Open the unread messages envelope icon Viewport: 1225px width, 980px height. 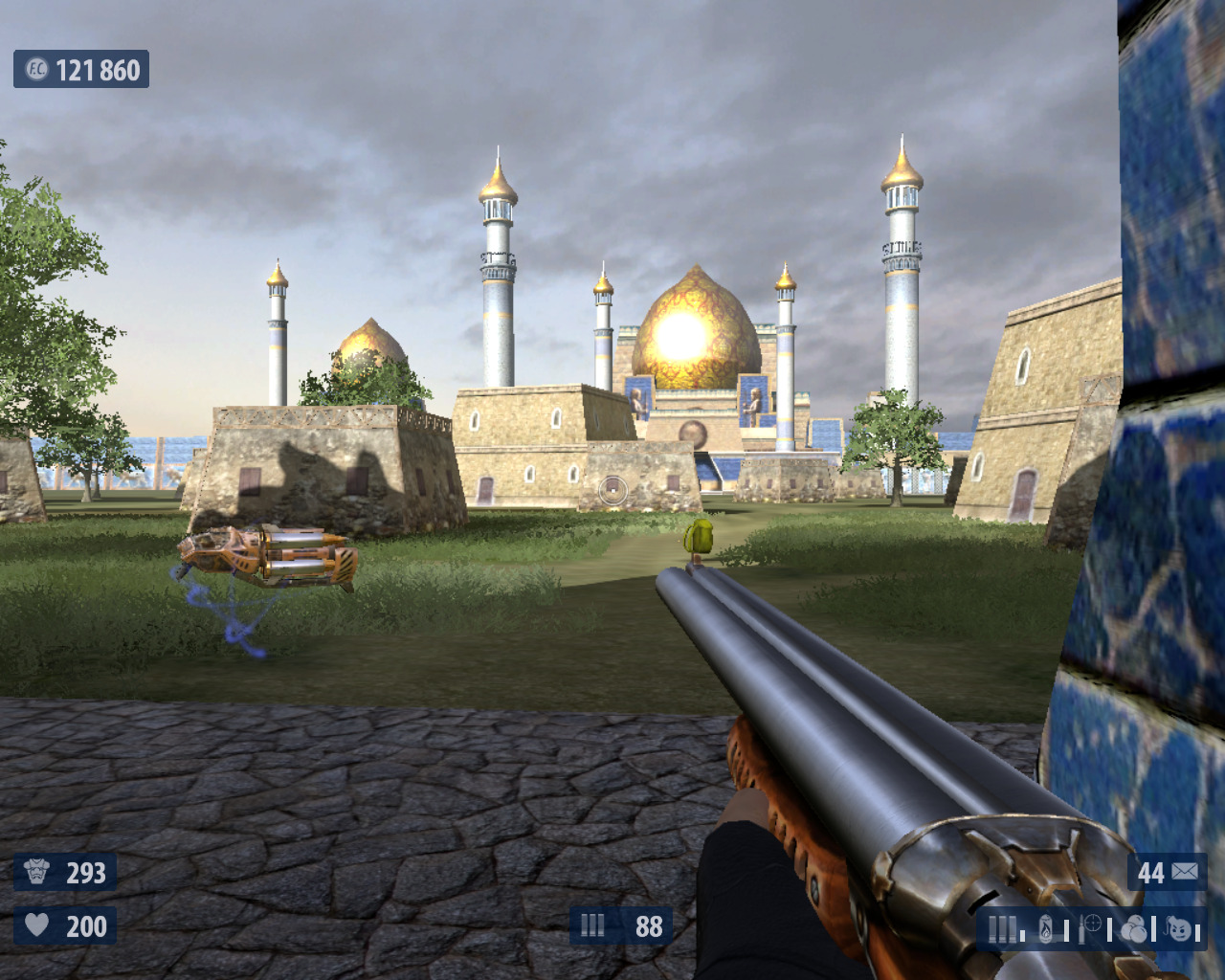tap(1184, 872)
